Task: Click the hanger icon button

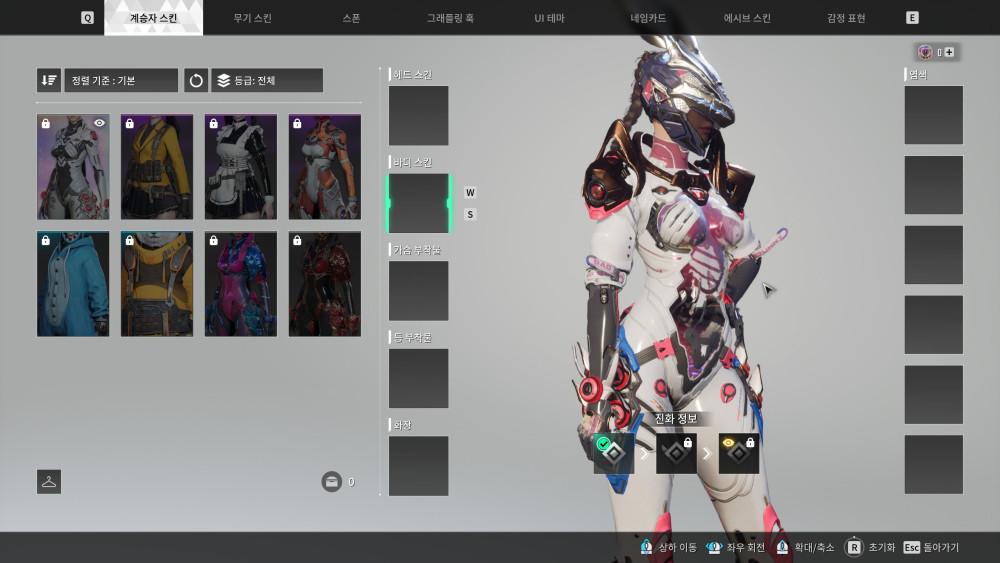Action: 49,481
